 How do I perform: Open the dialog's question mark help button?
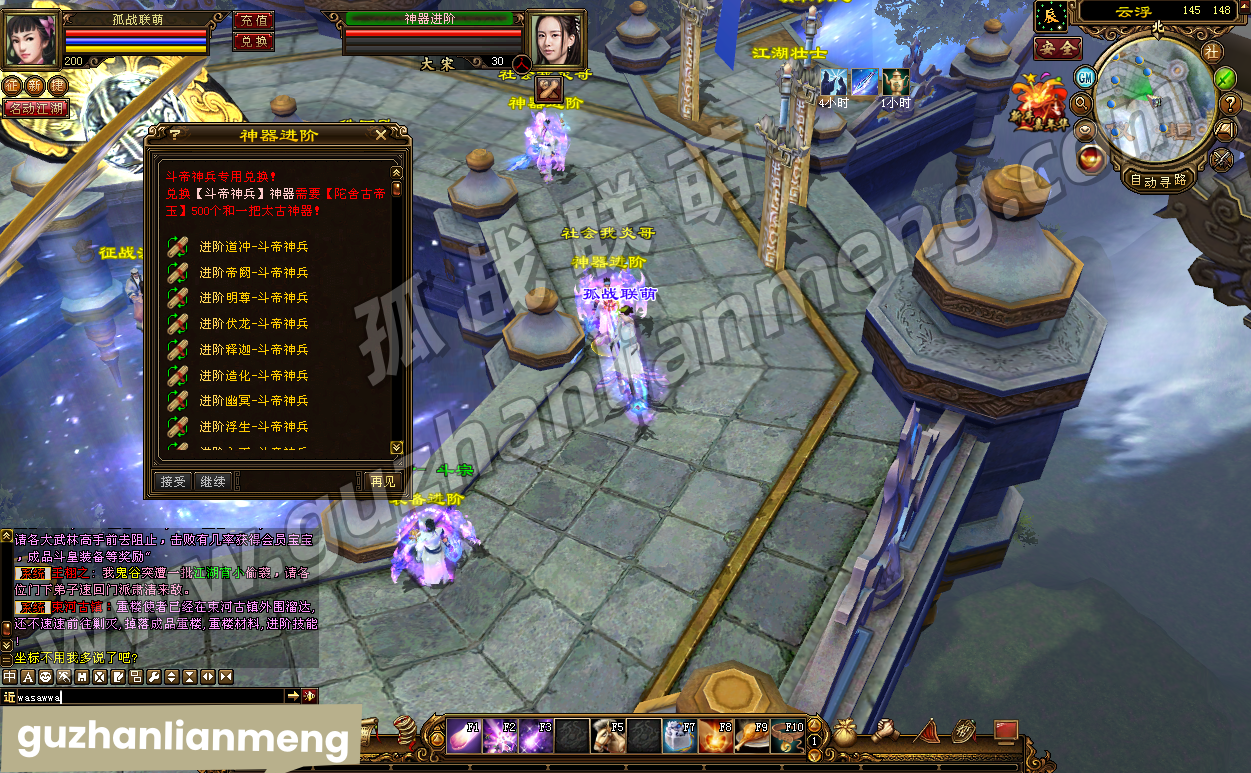click(175, 135)
